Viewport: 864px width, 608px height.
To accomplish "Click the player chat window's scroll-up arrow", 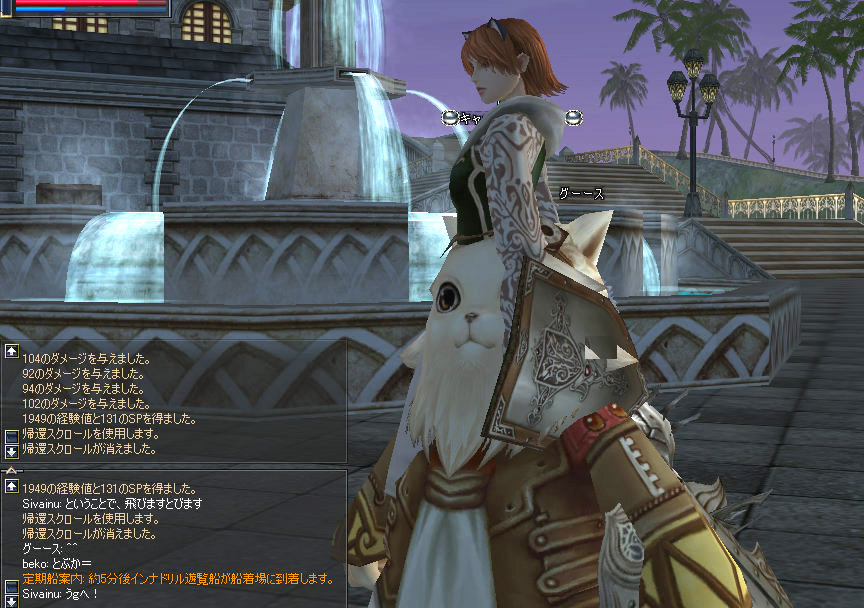I will (11, 486).
